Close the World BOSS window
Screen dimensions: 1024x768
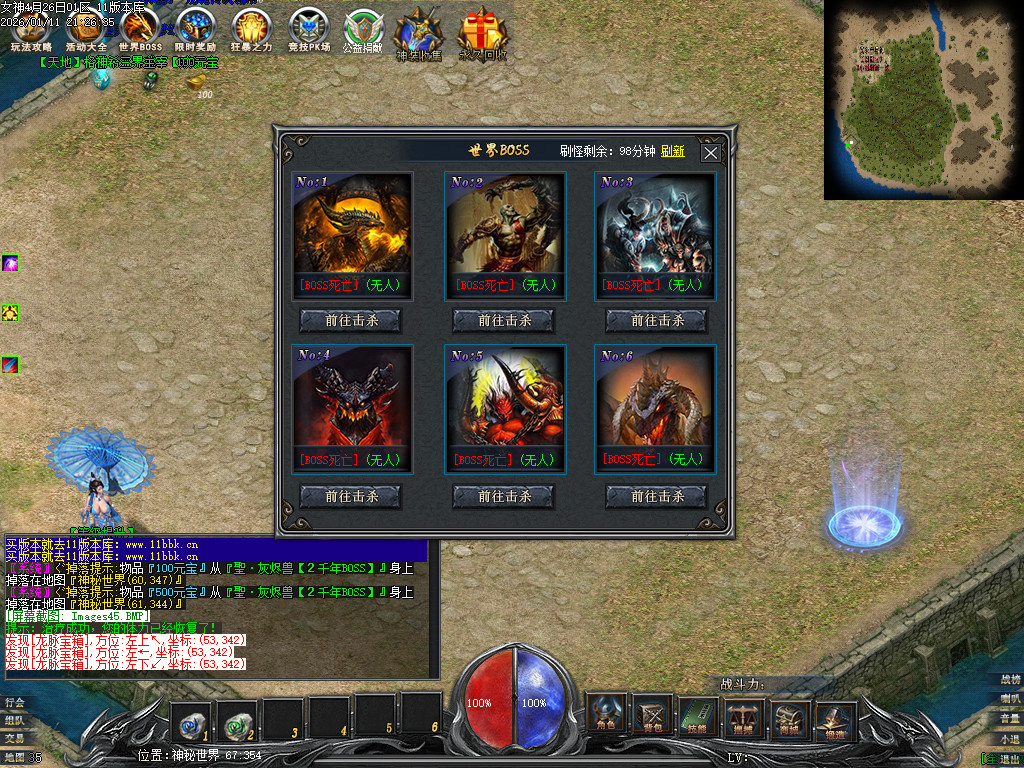(710, 153)
